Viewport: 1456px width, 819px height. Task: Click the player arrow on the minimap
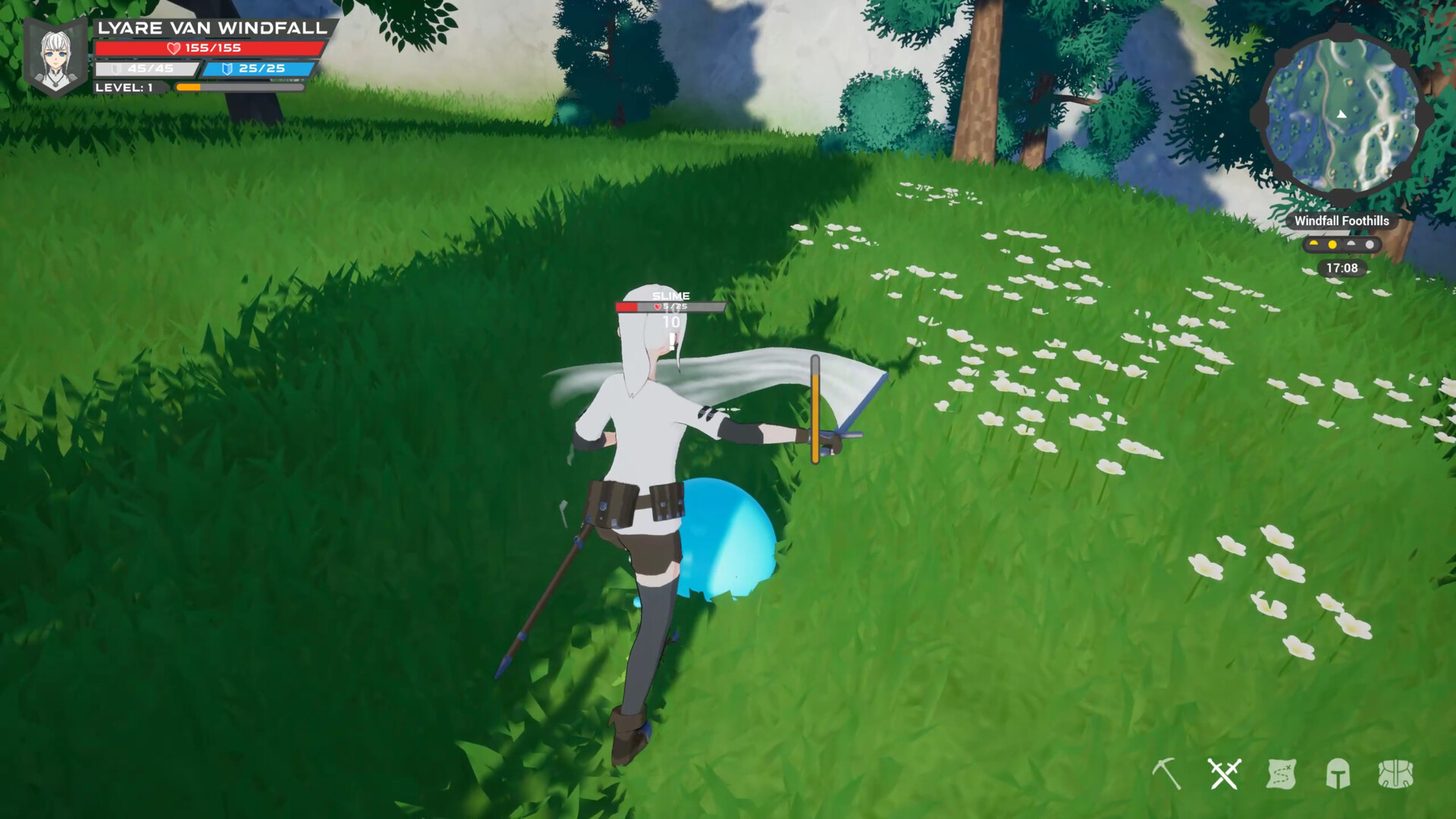click(1341, 115)
